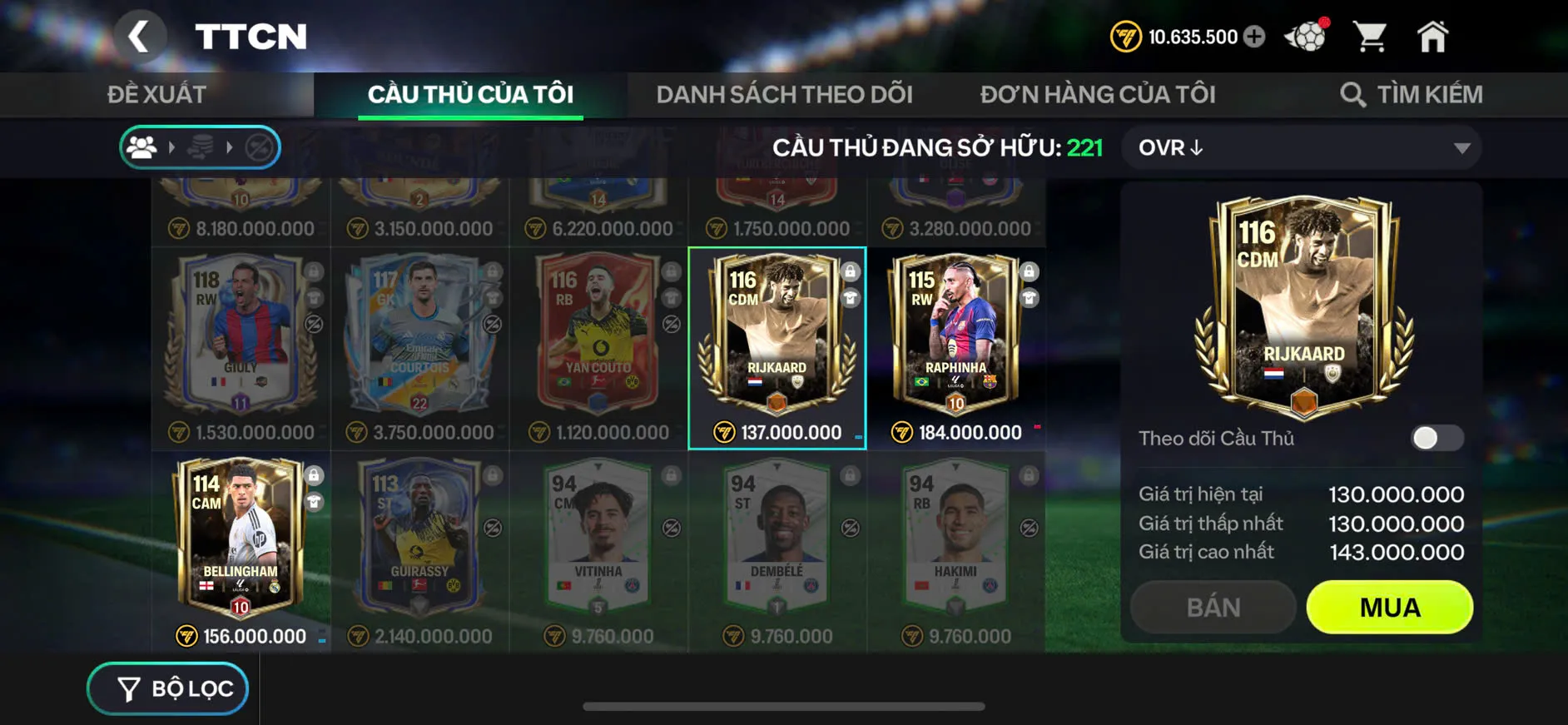Image resolution: width=1568 pixels, height=725 pixels.
Task: Select the players filter icon in filter bar
Action: 143,147
